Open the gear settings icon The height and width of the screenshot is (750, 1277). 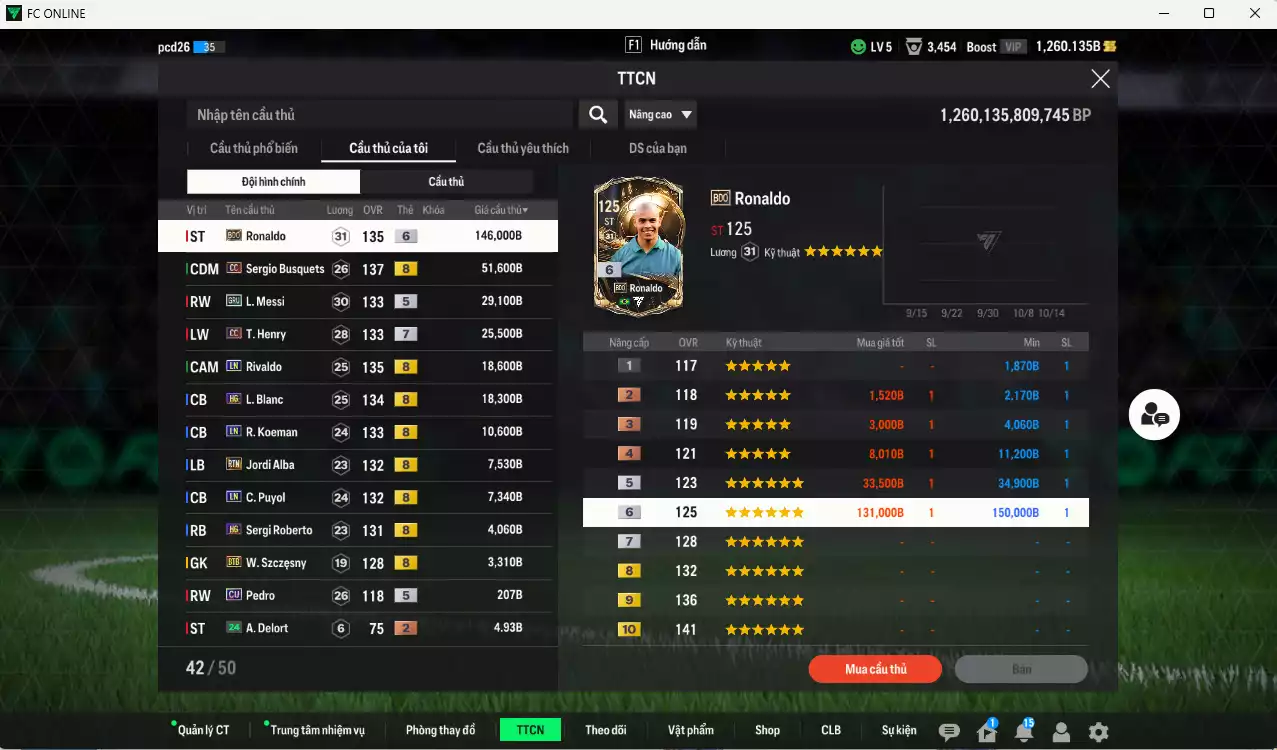[x=1098, y=732]
